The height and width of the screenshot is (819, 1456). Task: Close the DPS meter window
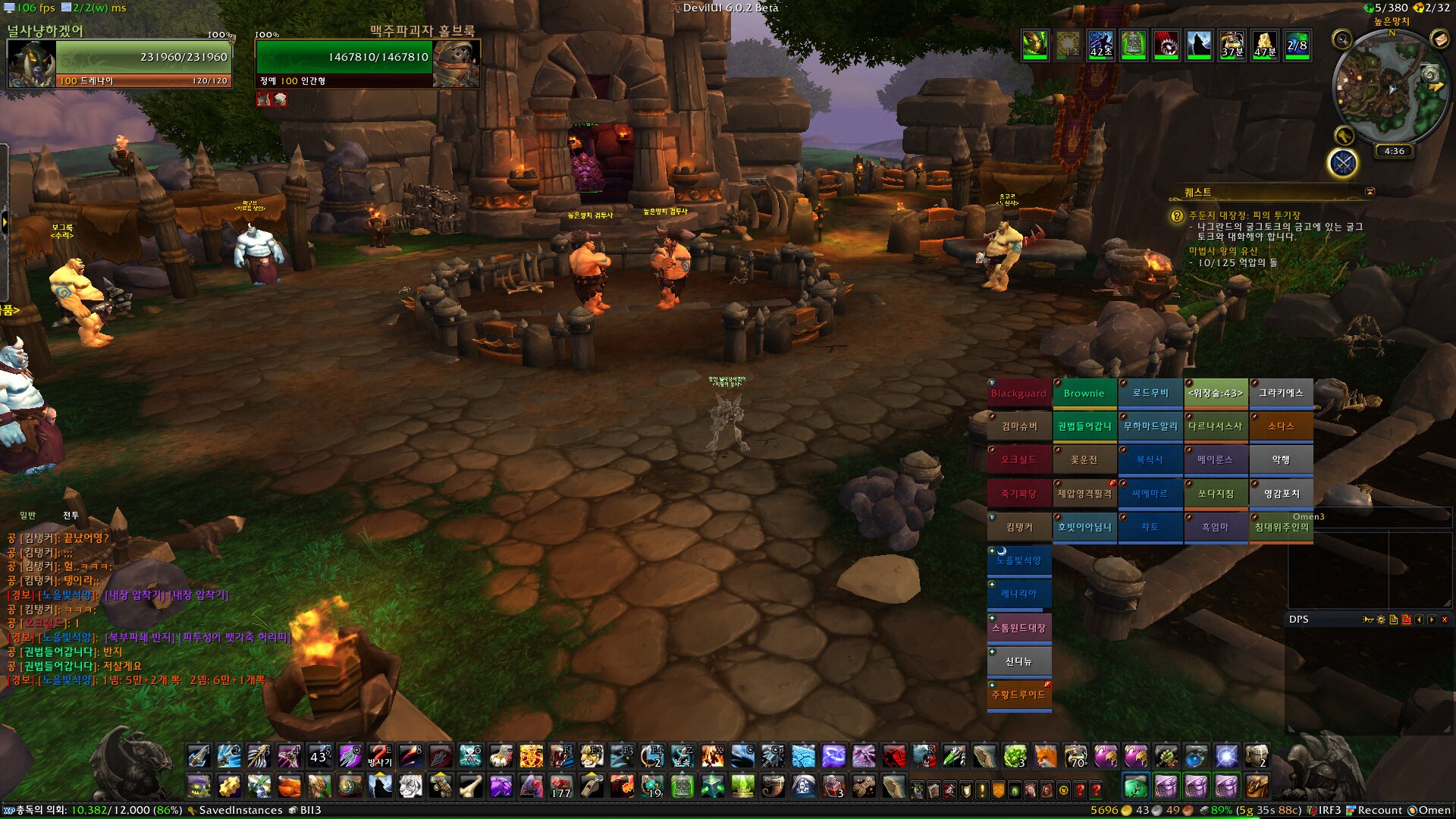[1445, 620]
